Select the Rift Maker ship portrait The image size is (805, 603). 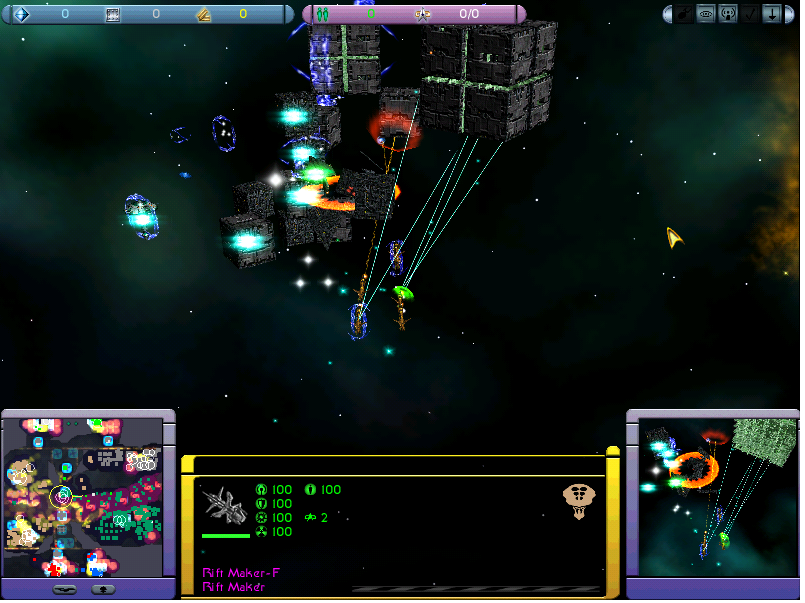point(225,503)
